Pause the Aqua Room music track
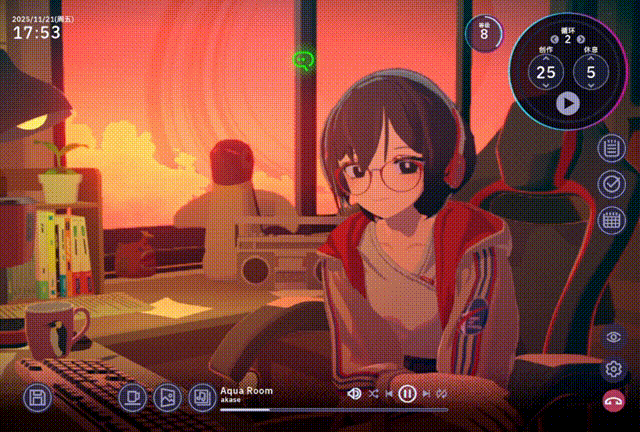This screenshot has height=432, width=640. tap(407, 394)
